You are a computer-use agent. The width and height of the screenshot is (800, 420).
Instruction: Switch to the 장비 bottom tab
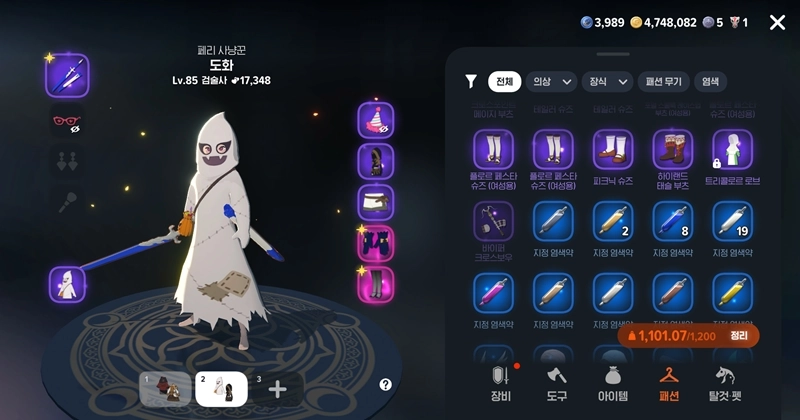(x=500, y=384)
